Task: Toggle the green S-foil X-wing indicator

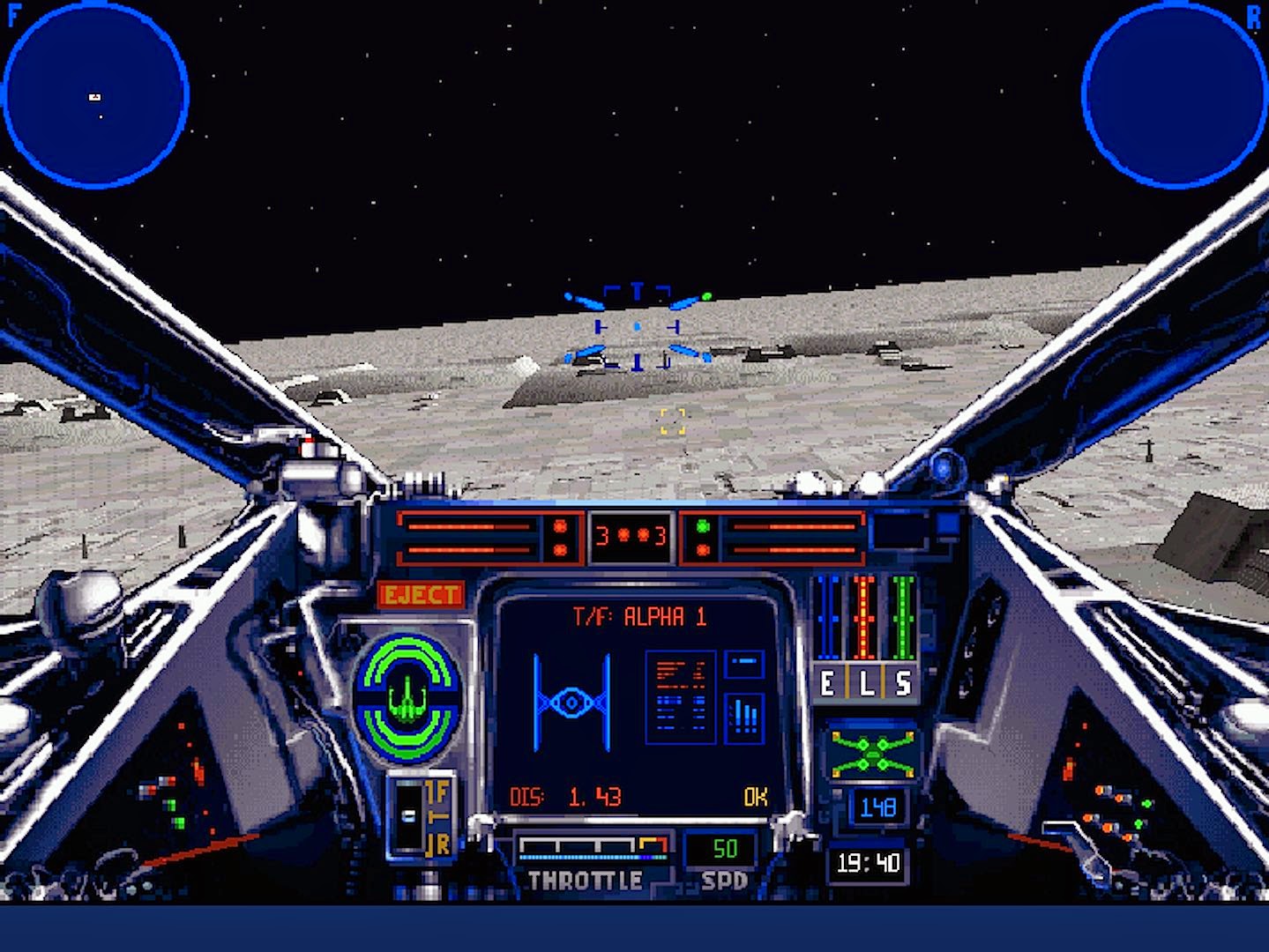Action: pyautogui.click(x=872, y=750)
